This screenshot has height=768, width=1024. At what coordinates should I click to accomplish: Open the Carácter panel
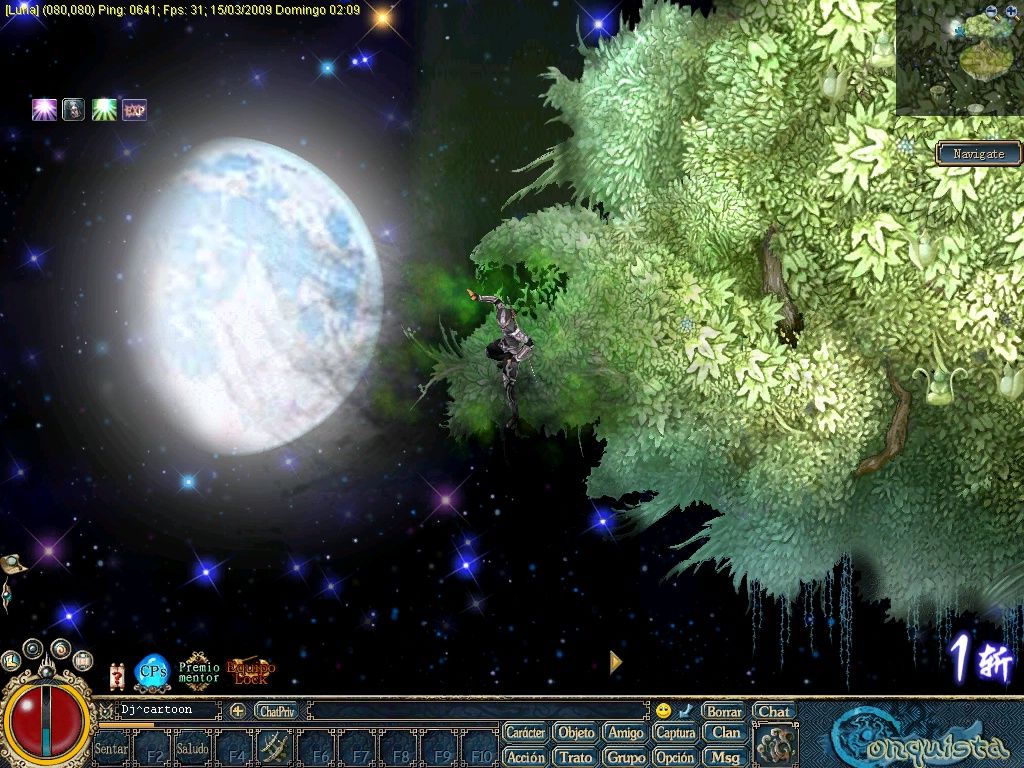525,733
